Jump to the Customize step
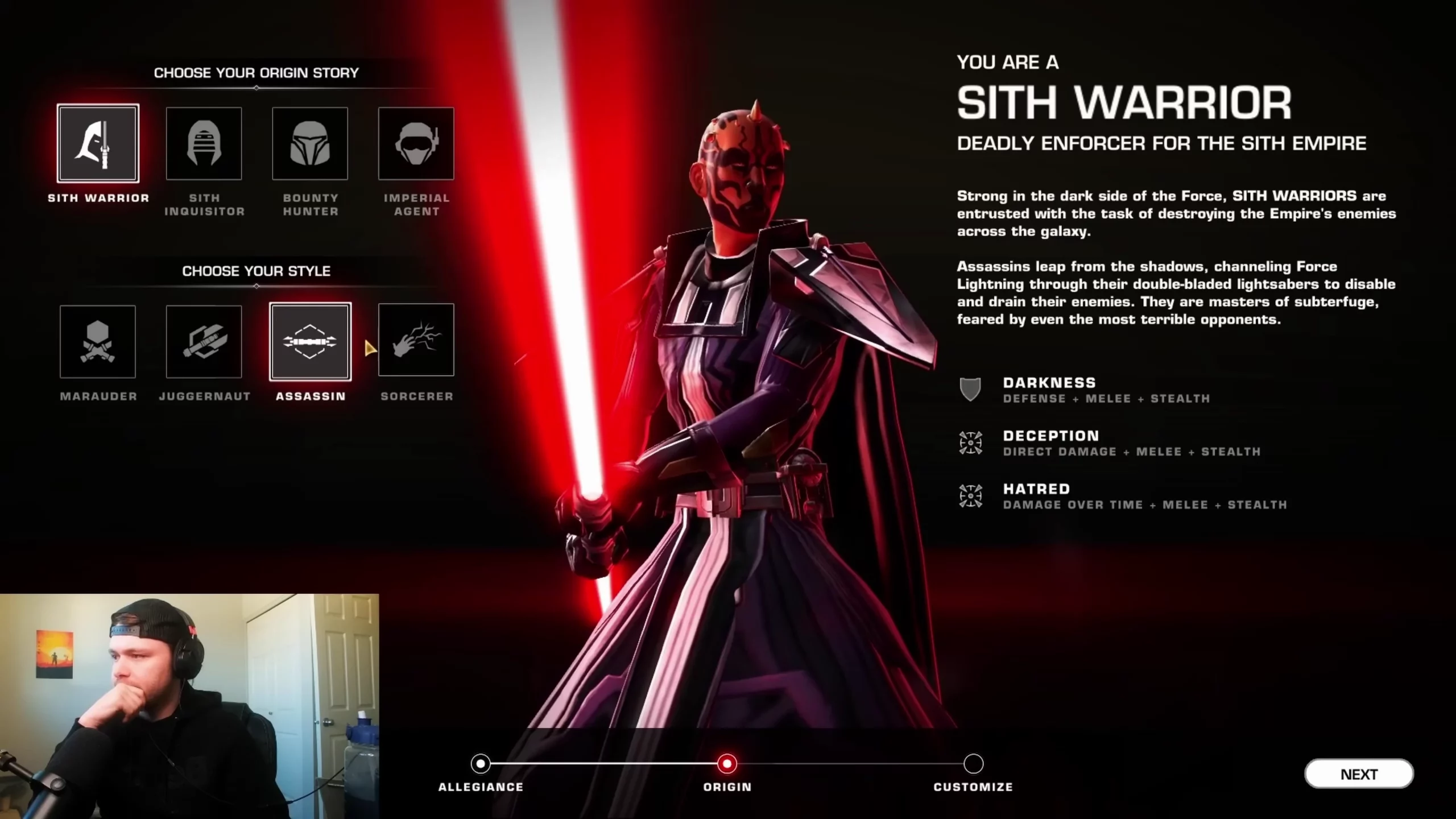The height and width of the screenshot is (819, 1456). point(973,764)
